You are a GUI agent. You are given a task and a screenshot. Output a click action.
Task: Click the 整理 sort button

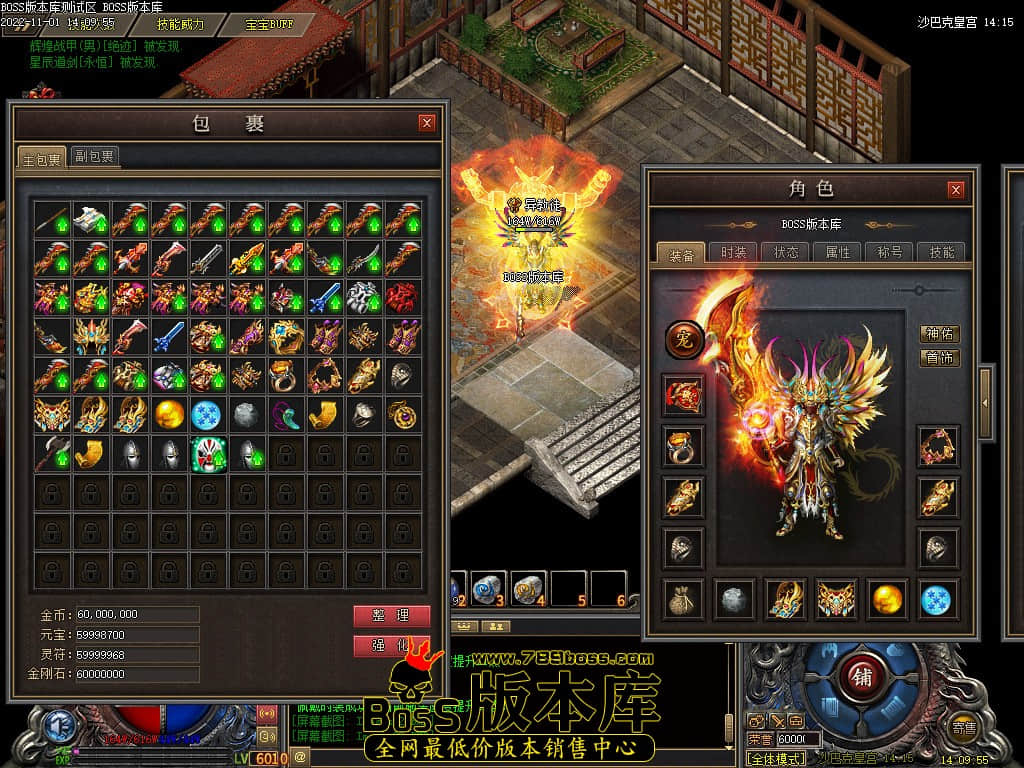click(391, 615)
